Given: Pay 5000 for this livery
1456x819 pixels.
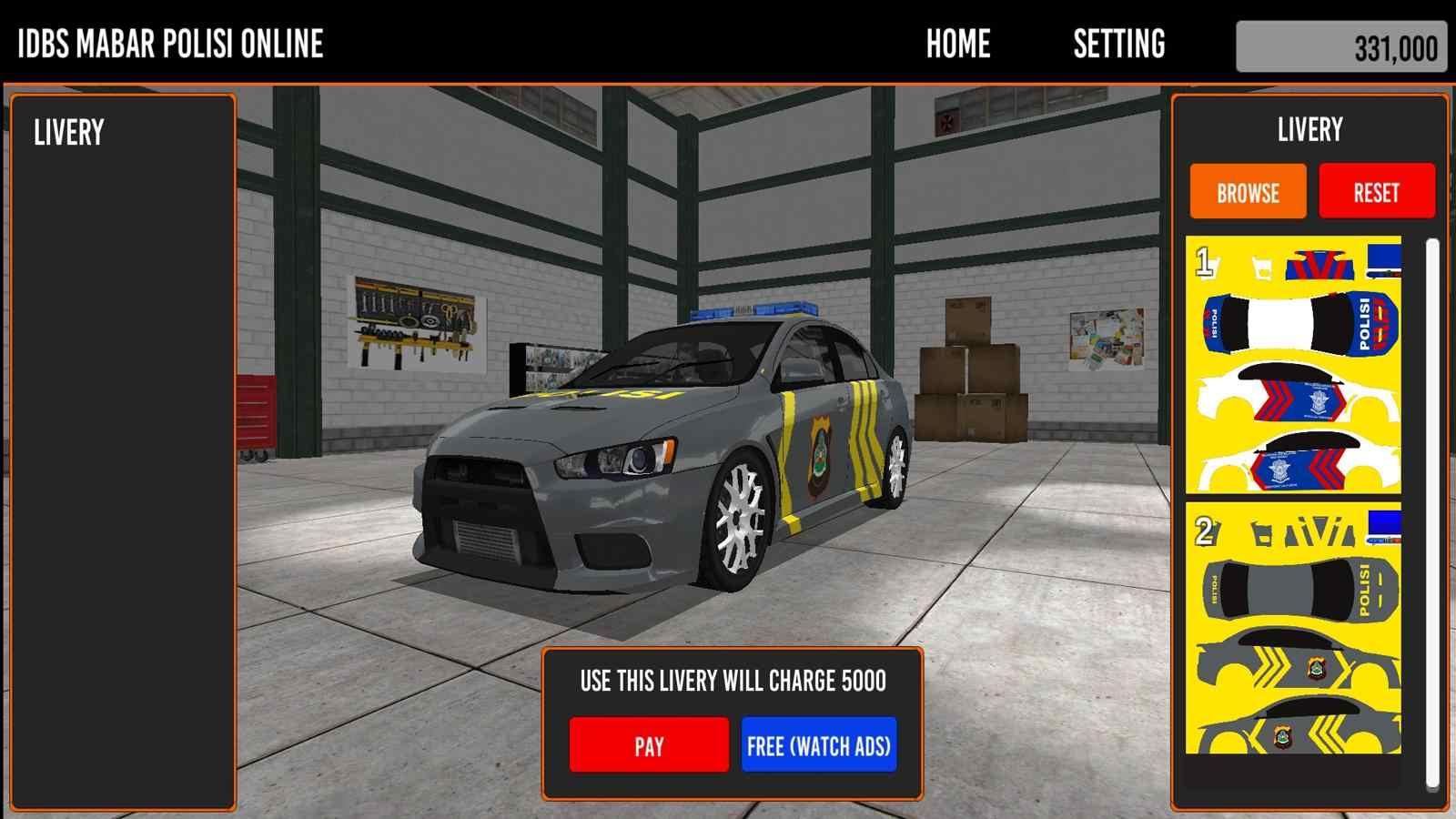Looking at the screenshot, I should (x=649, y=745).
